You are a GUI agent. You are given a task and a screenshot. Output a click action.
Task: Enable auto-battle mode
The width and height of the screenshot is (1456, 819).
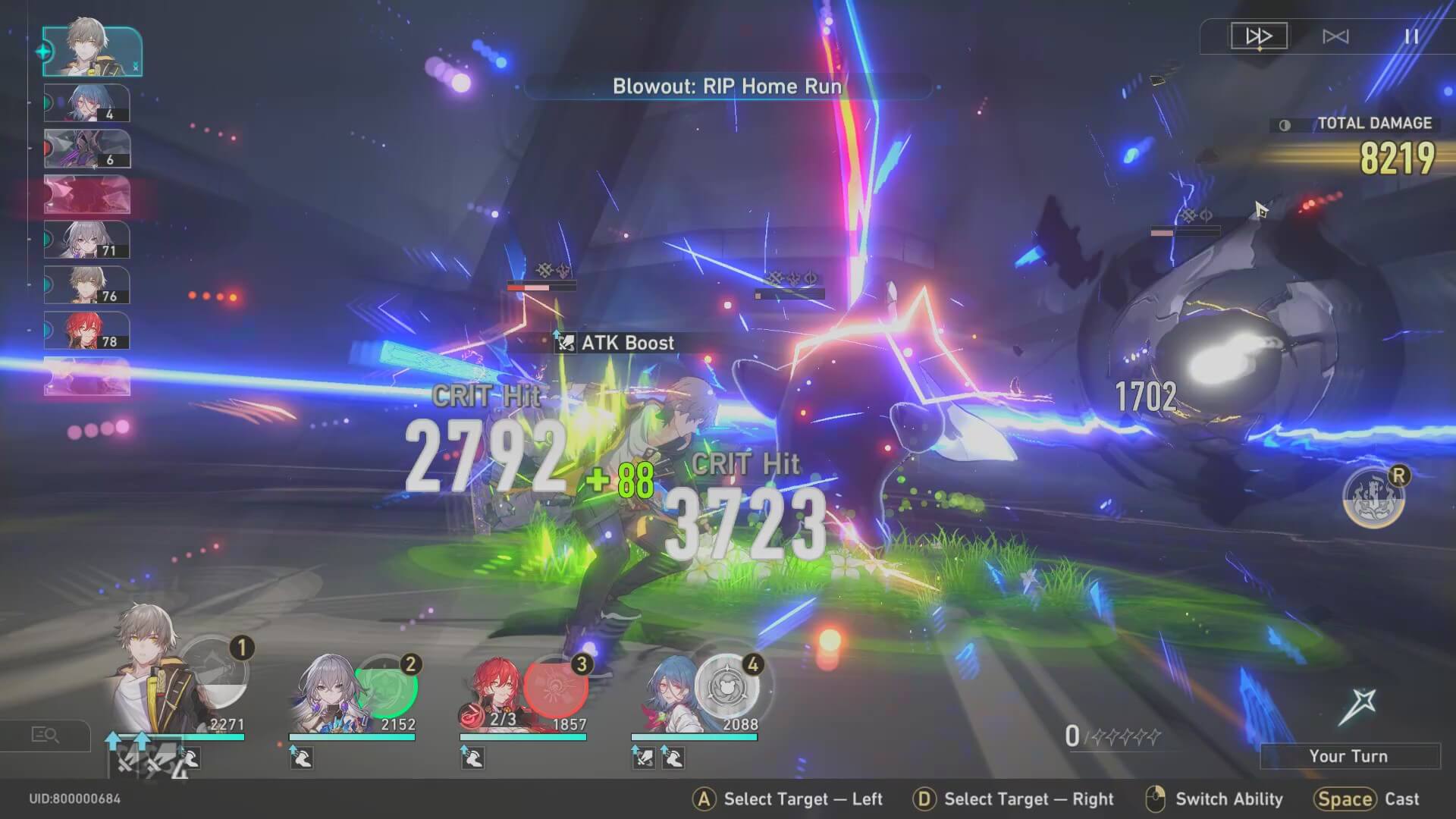click(x=1338, y=36)
